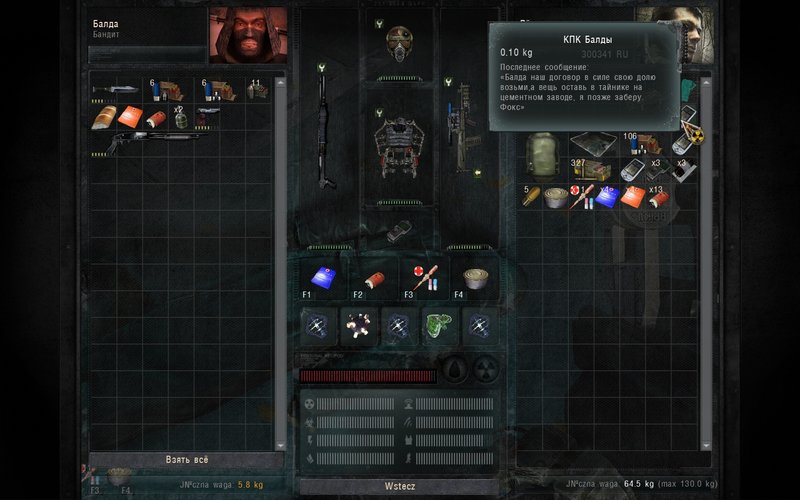Select the sausage in quick slot F2

pyautogui.click(x=374, y=277)
